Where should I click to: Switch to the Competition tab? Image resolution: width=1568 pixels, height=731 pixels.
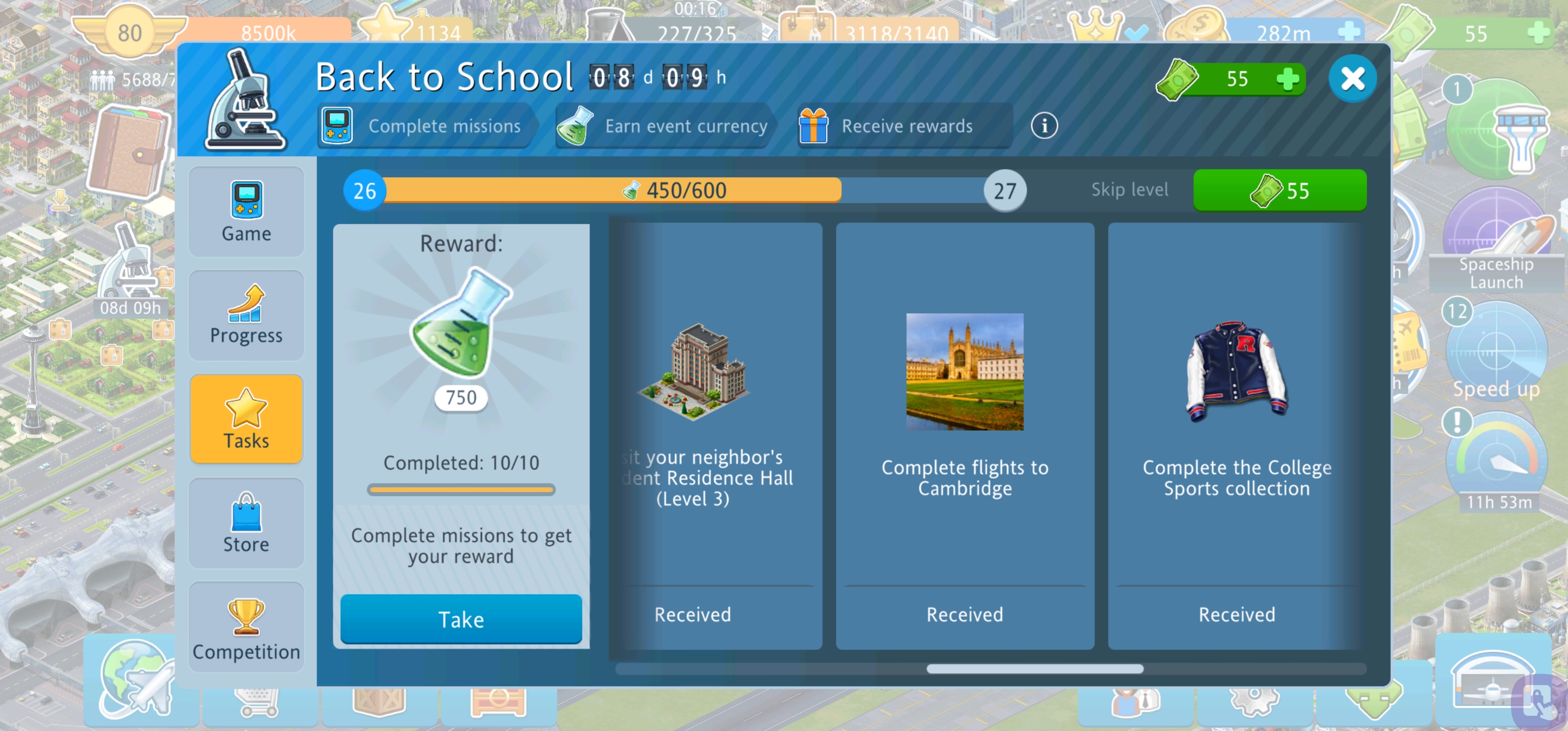[x=246, y=627]
